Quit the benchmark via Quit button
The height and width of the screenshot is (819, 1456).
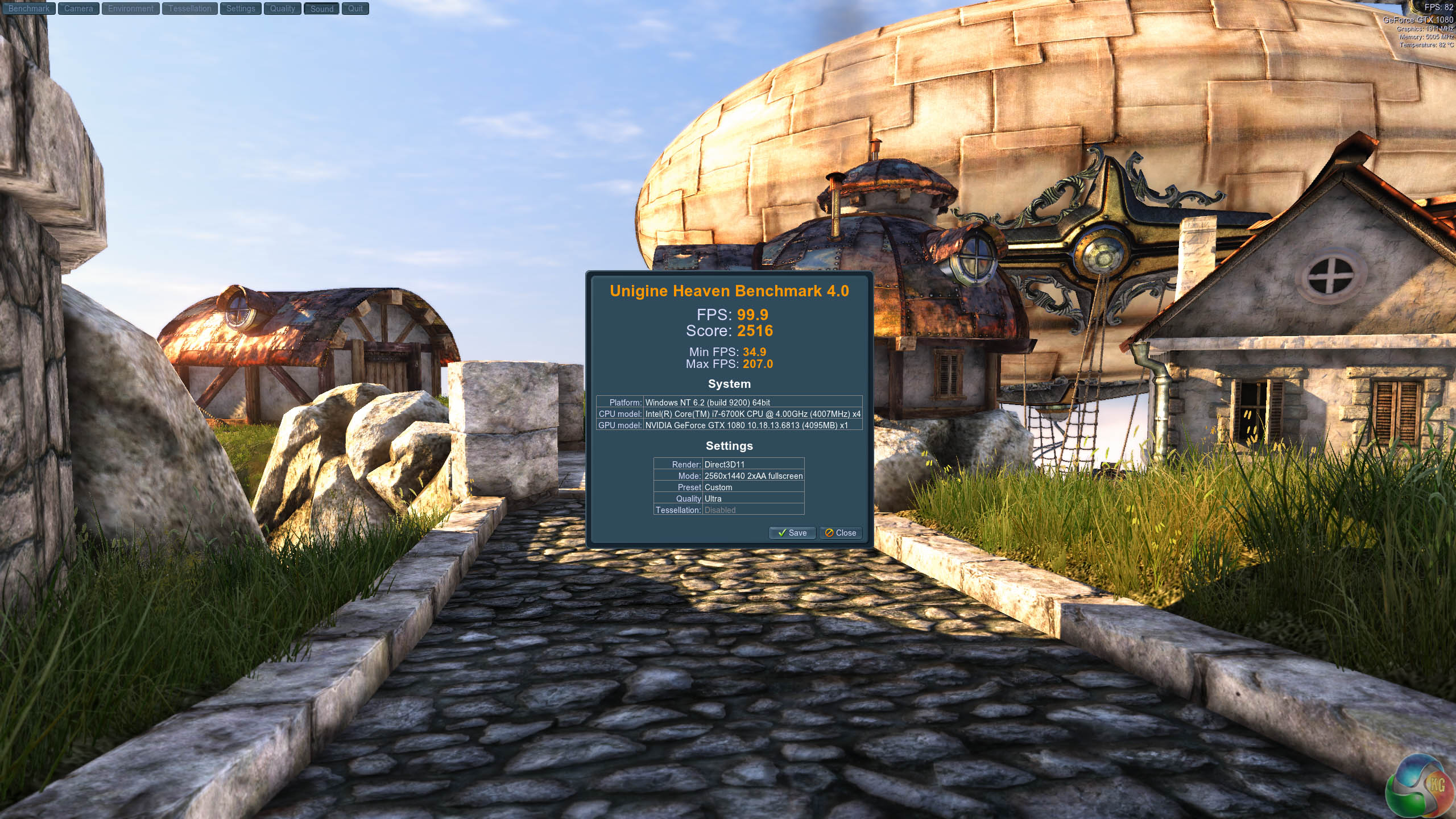click(355, 9)
